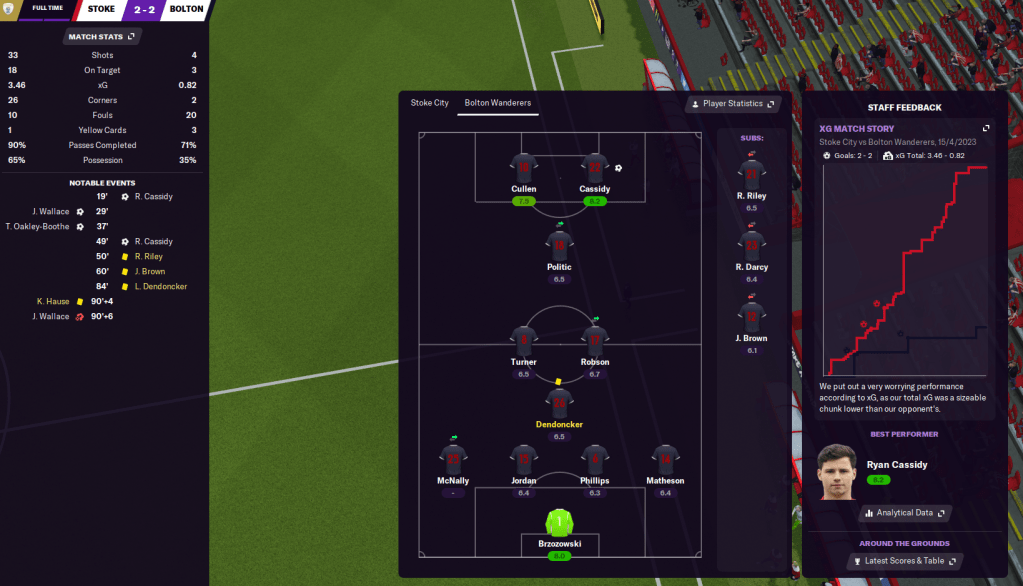1023x586 pixels.
Task: Show Latest Scores & Table
Action: point(904,561)
